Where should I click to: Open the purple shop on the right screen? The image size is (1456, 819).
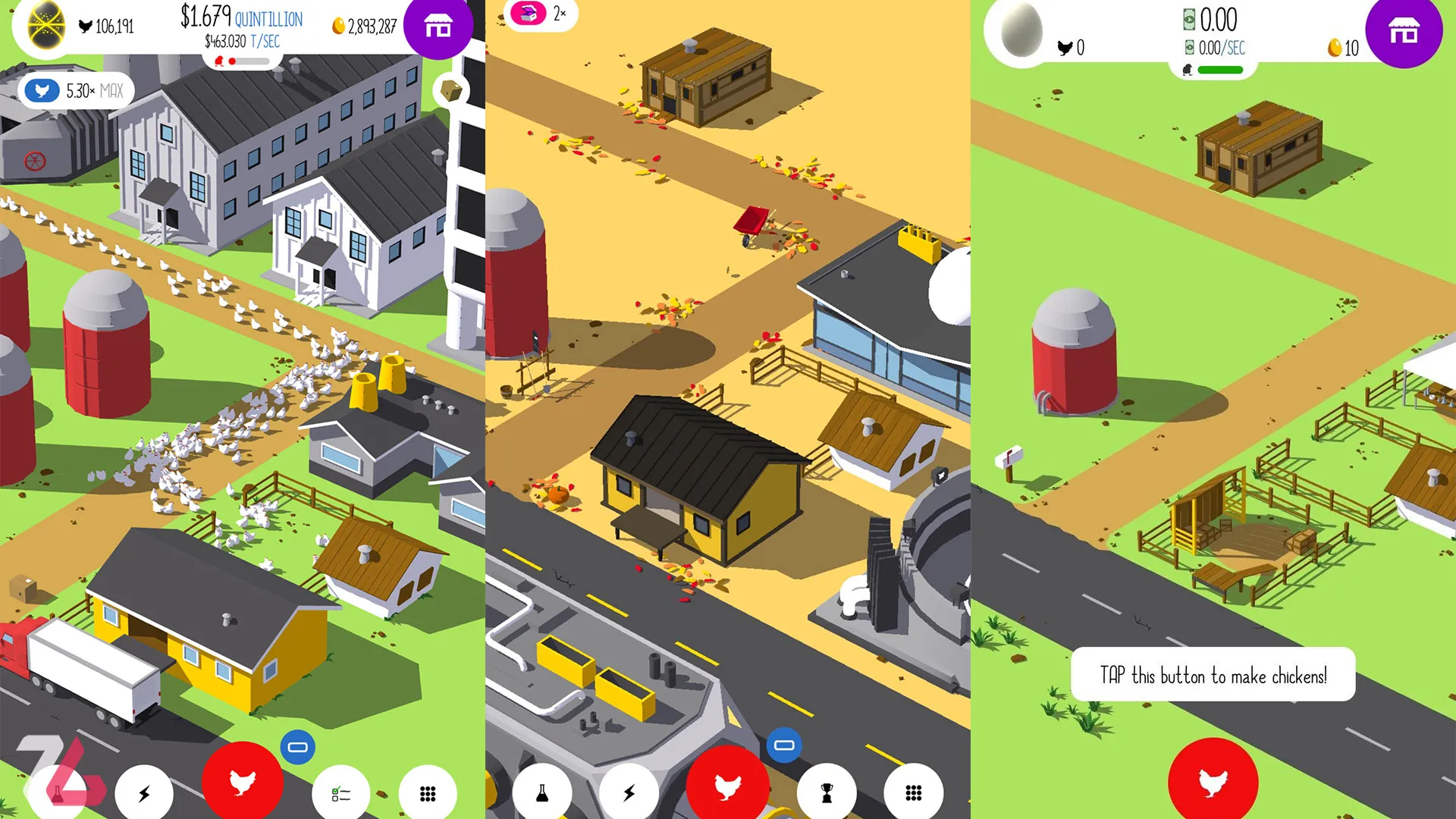[1404, 32]
